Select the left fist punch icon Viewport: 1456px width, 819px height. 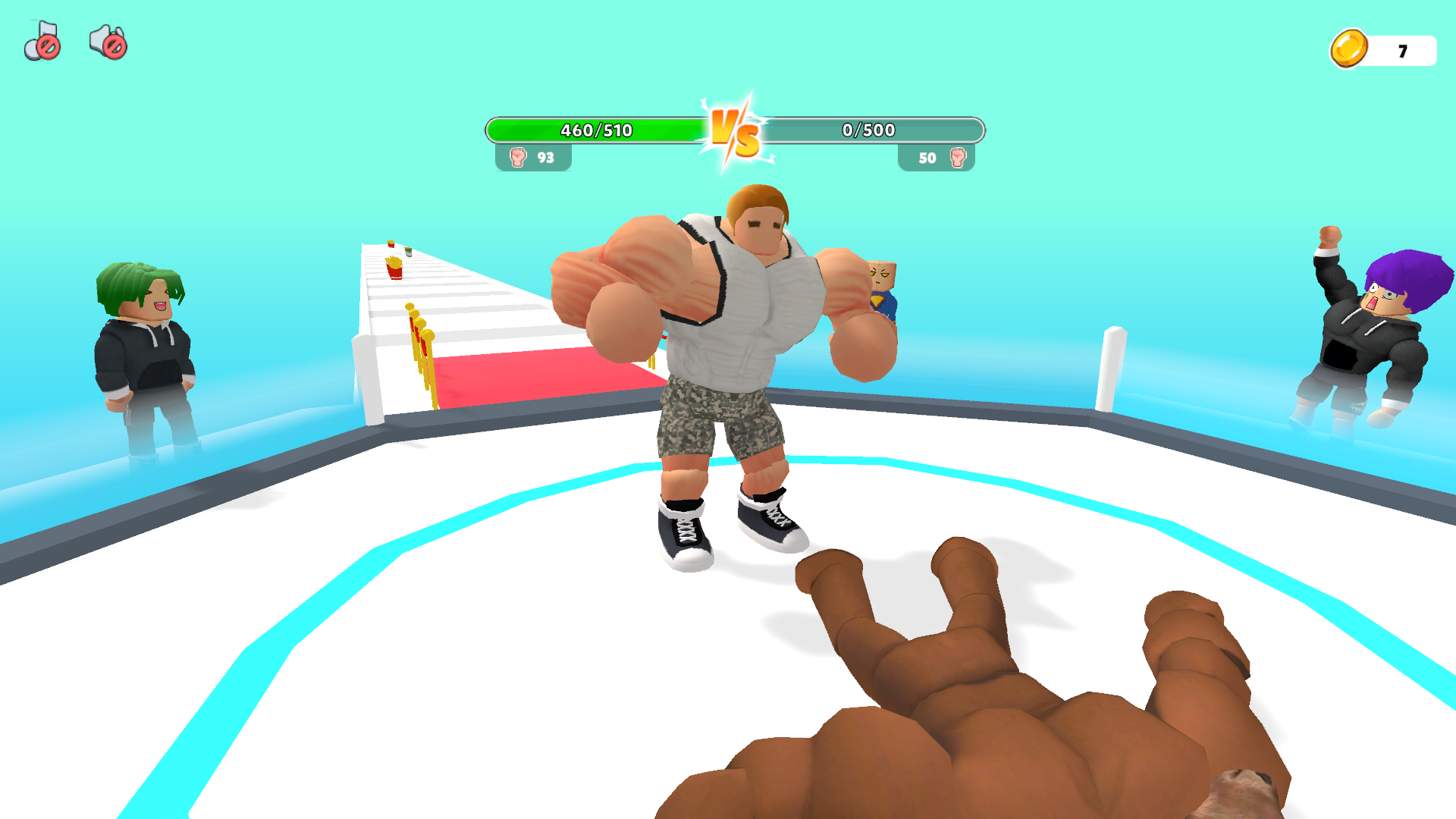click(x=517, y=158)
